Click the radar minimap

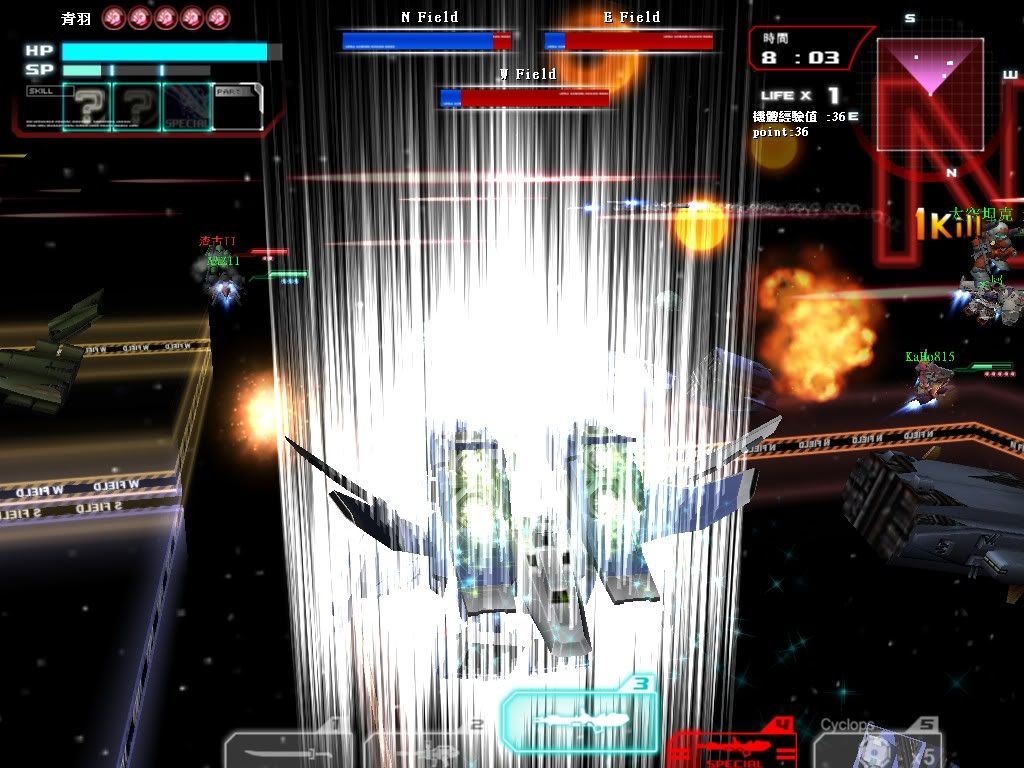point(930,94)
